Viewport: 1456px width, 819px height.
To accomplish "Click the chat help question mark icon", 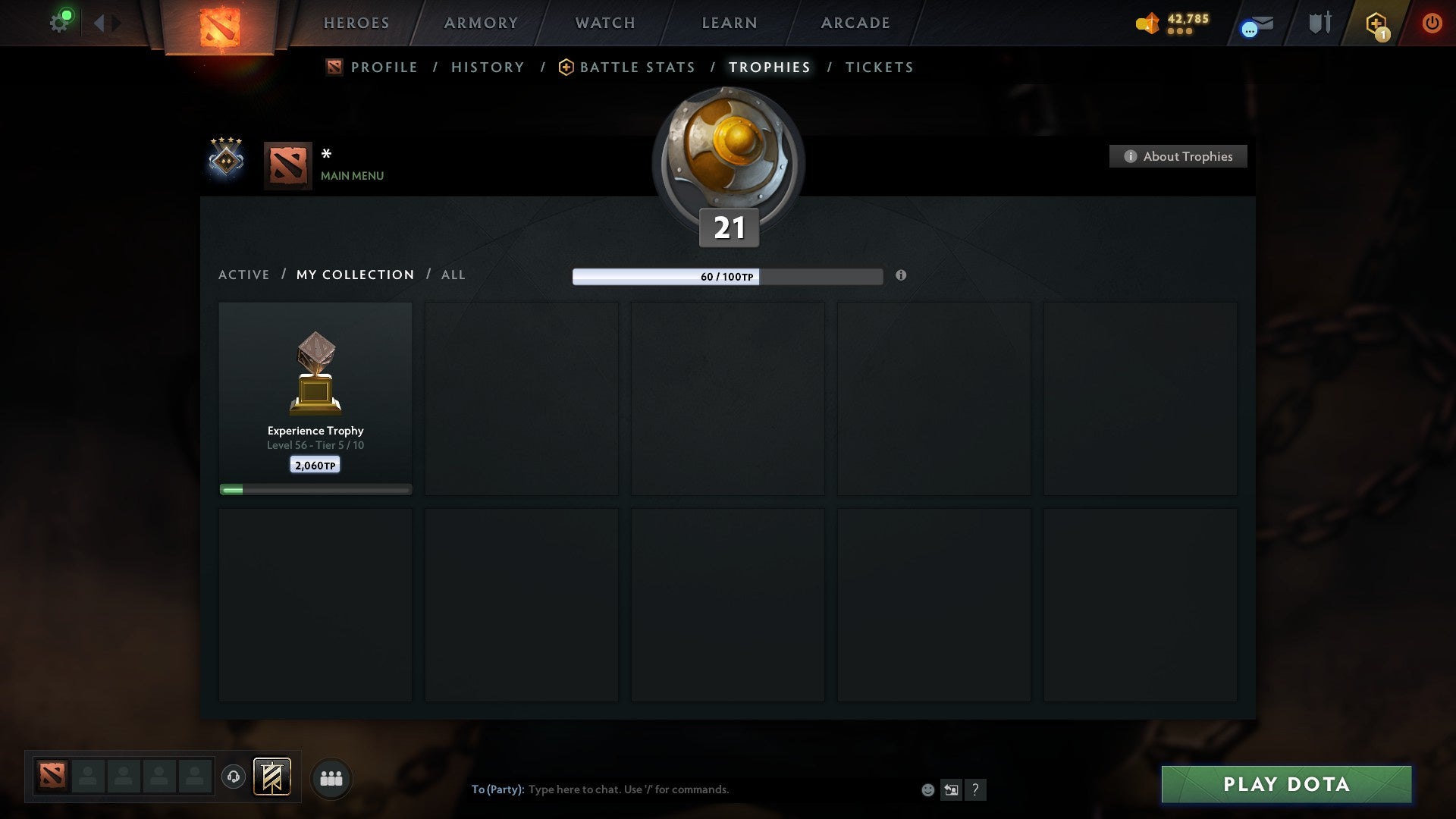I will pyautogui.click(x=977, y=789).
